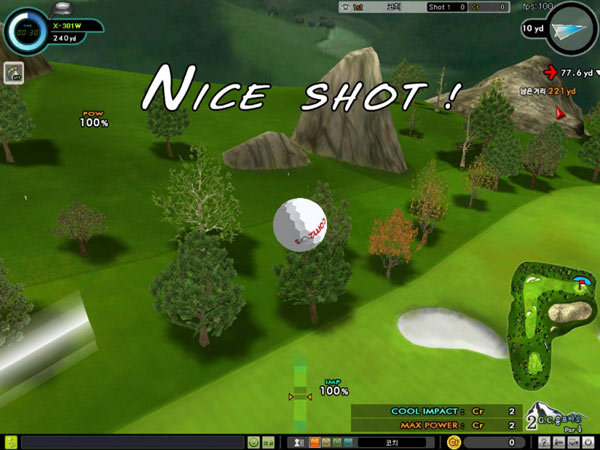
Task: Click the gauge icon below the timer
Action: click(x=14, y=73)
